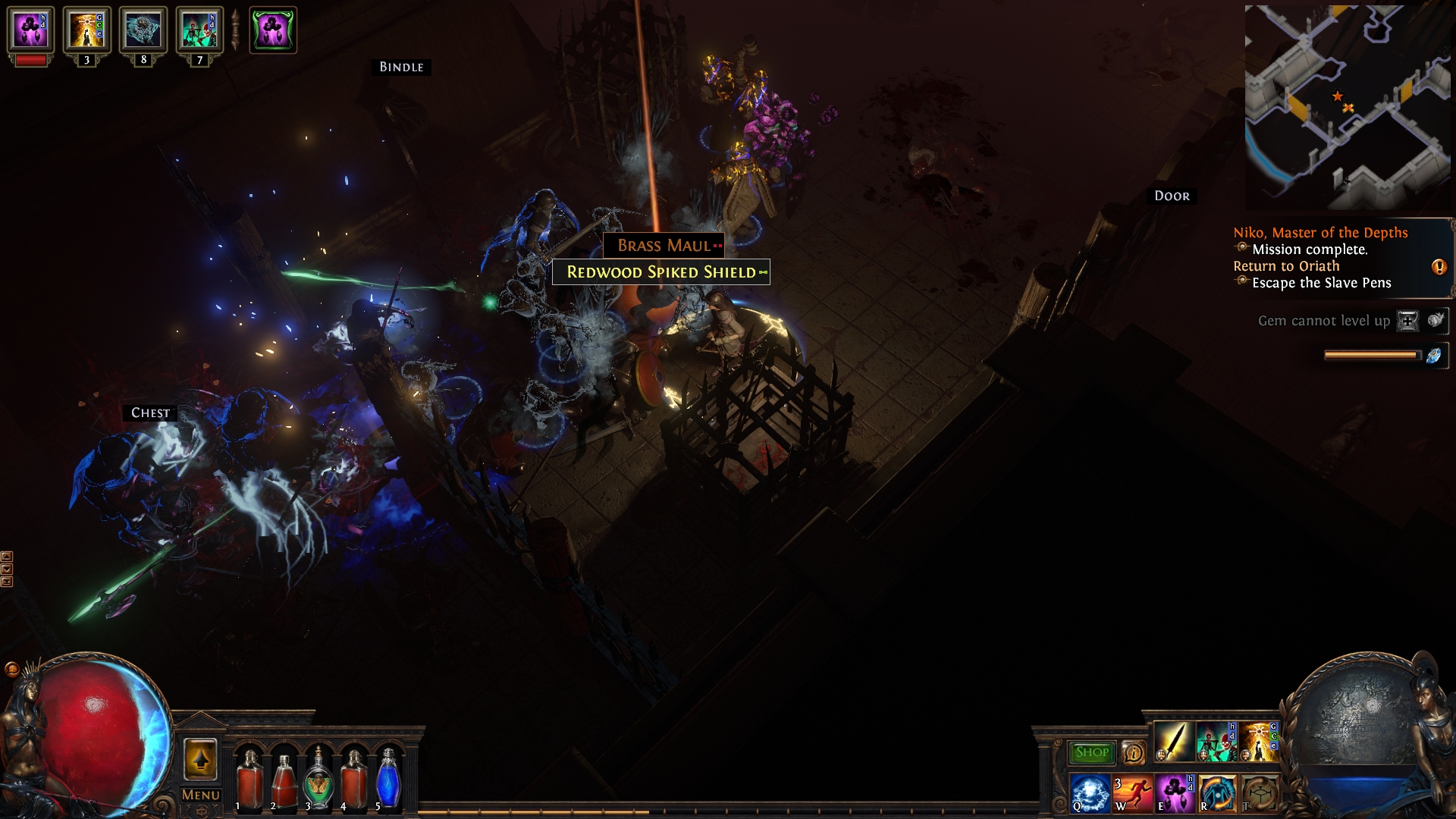Image resolution: width=1456 pixels, height=819 pixels.
Task: Pick up the Redwood Spiked Shield label
Action: pyautogui.click(x=661, y=272)
